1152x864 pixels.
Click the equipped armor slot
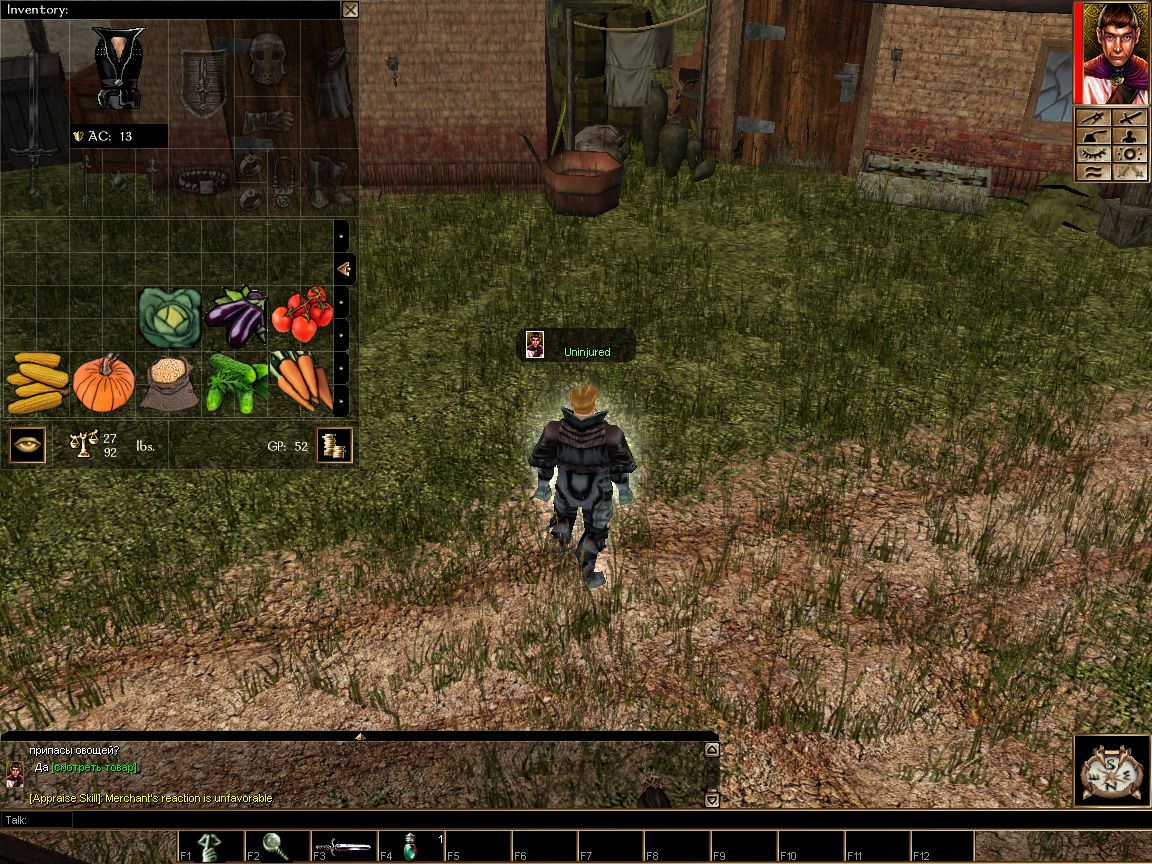(x=118, y=67)
